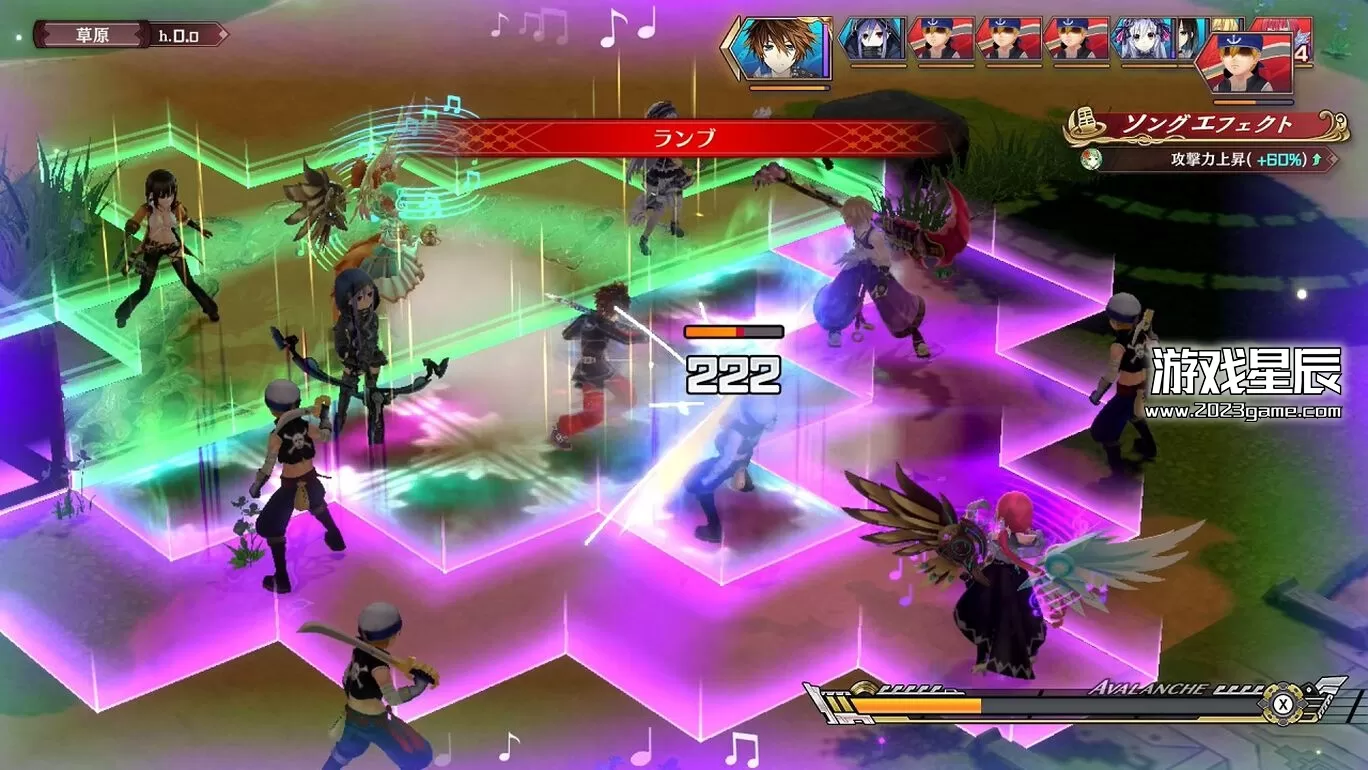
Task: Click the 草原 terrain label
Action: [x=92, y=35]
